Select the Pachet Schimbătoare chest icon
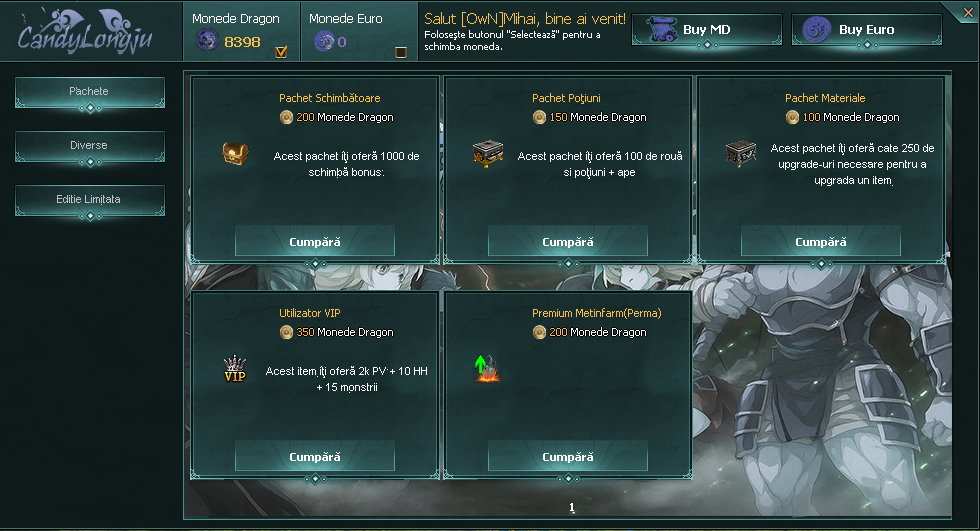 (x=235, y=154)
